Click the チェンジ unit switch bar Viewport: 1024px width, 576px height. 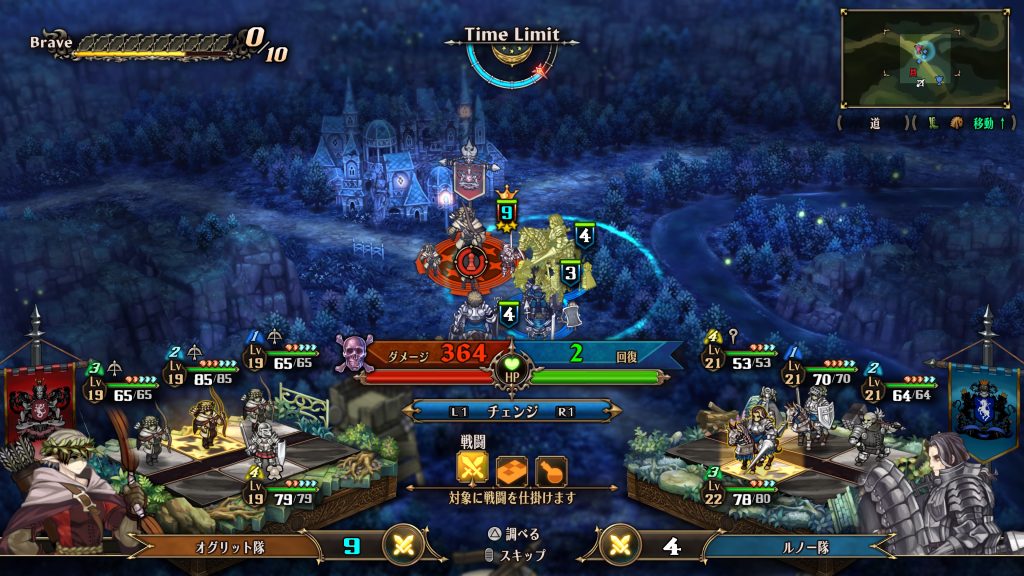pos(512,411)
